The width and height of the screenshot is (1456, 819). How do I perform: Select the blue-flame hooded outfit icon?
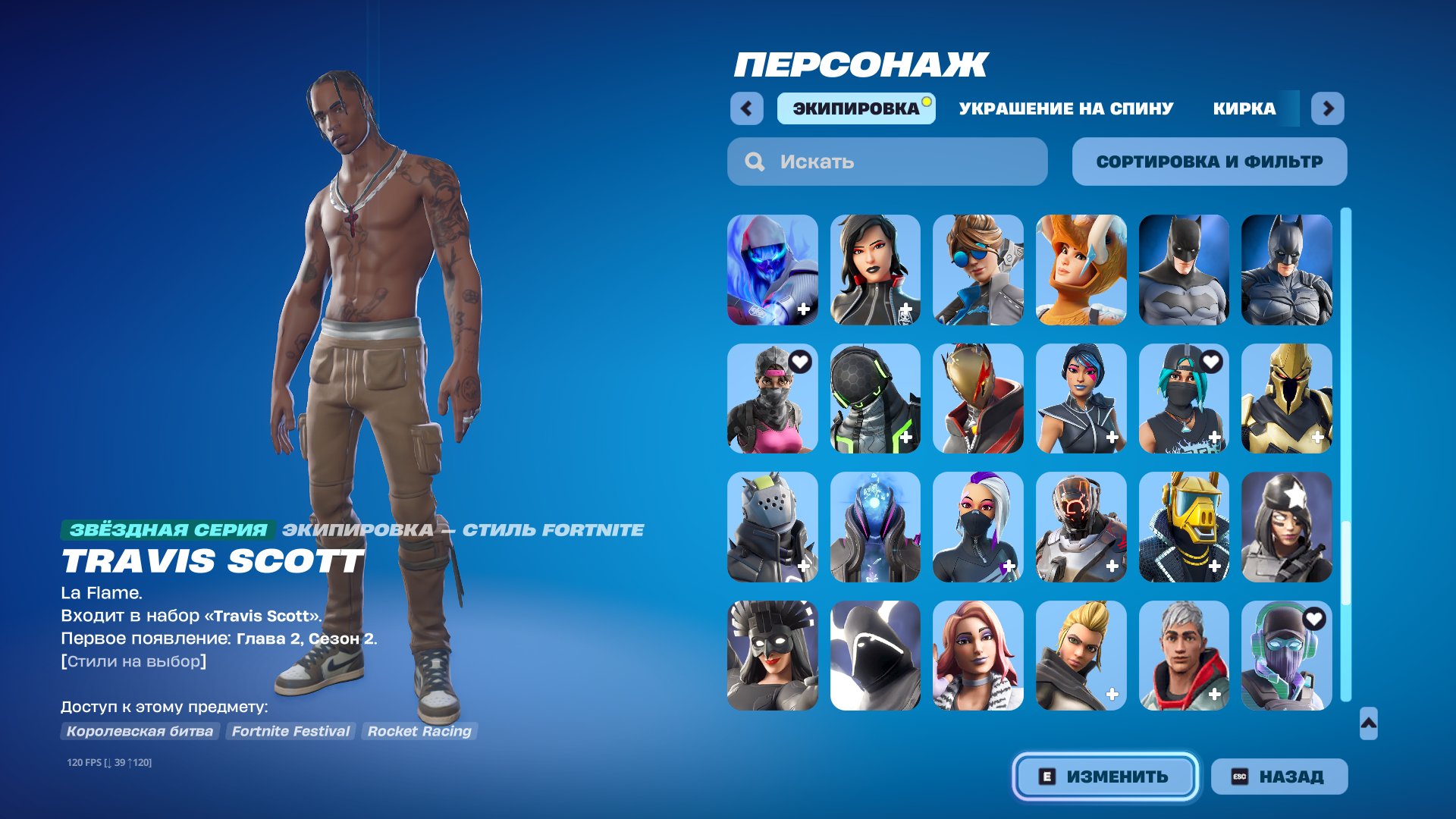point(772,269)
